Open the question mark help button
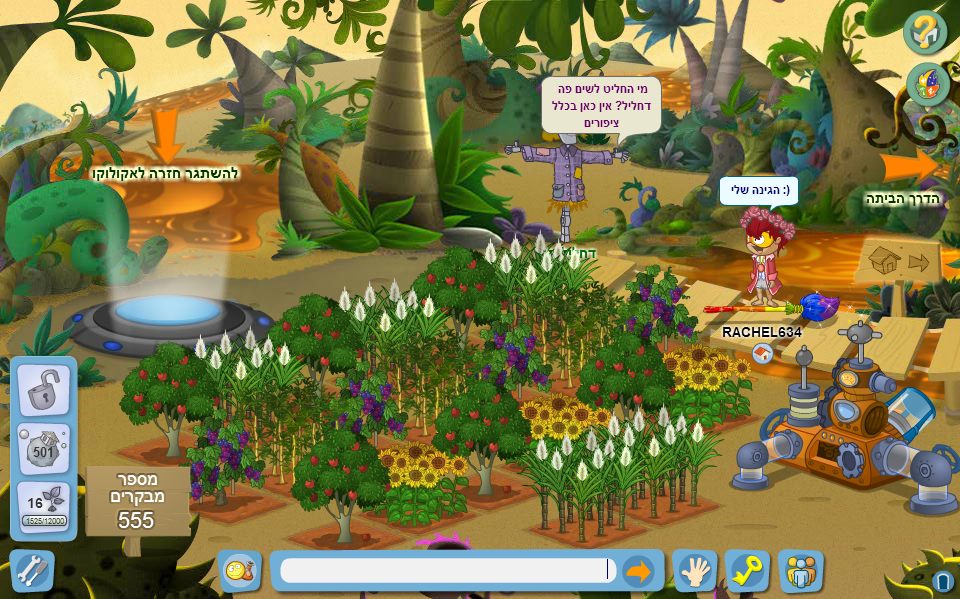This screenshot has height=599, width=960. [925, 32]
